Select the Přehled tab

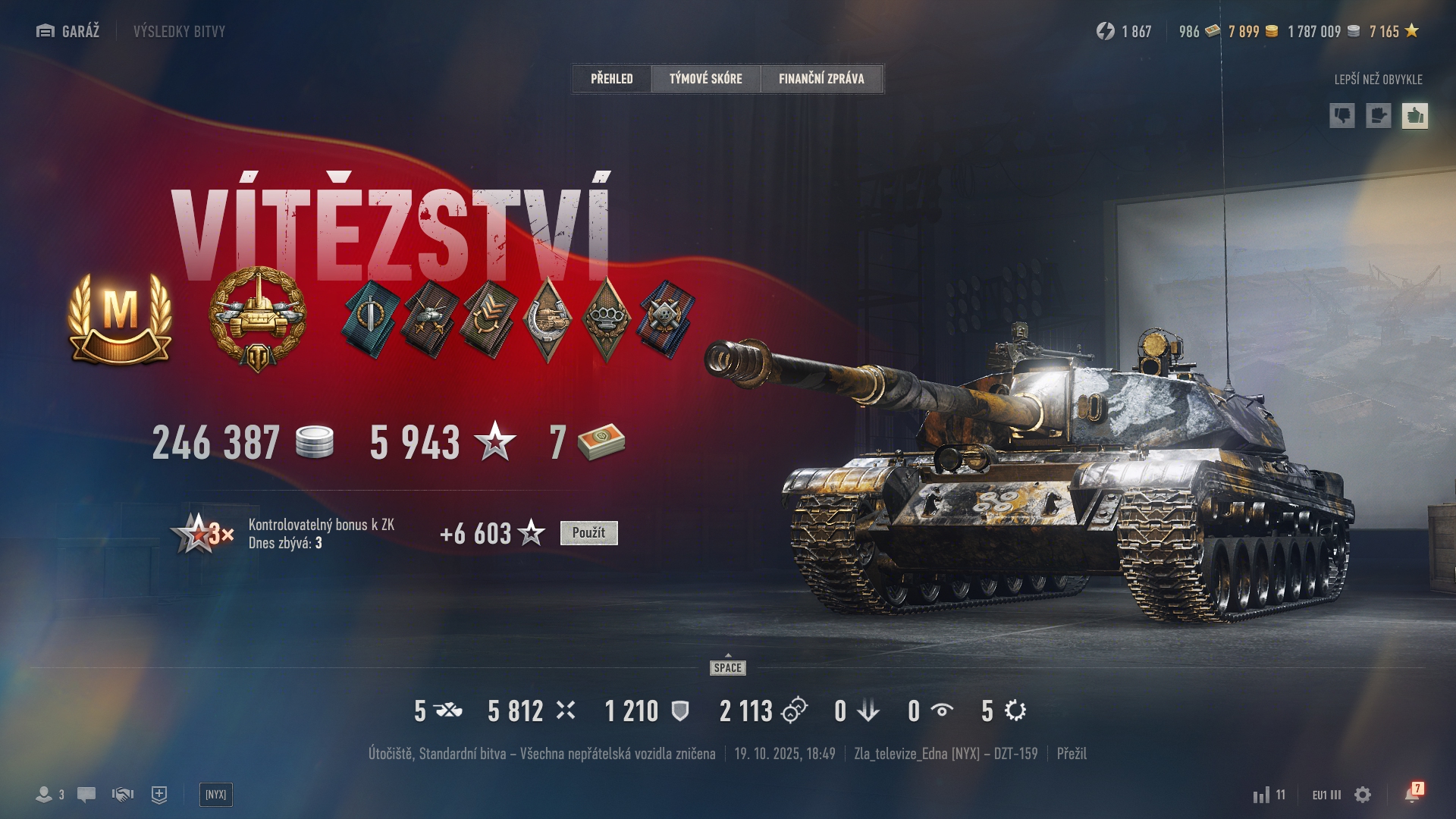pos(612,79)
